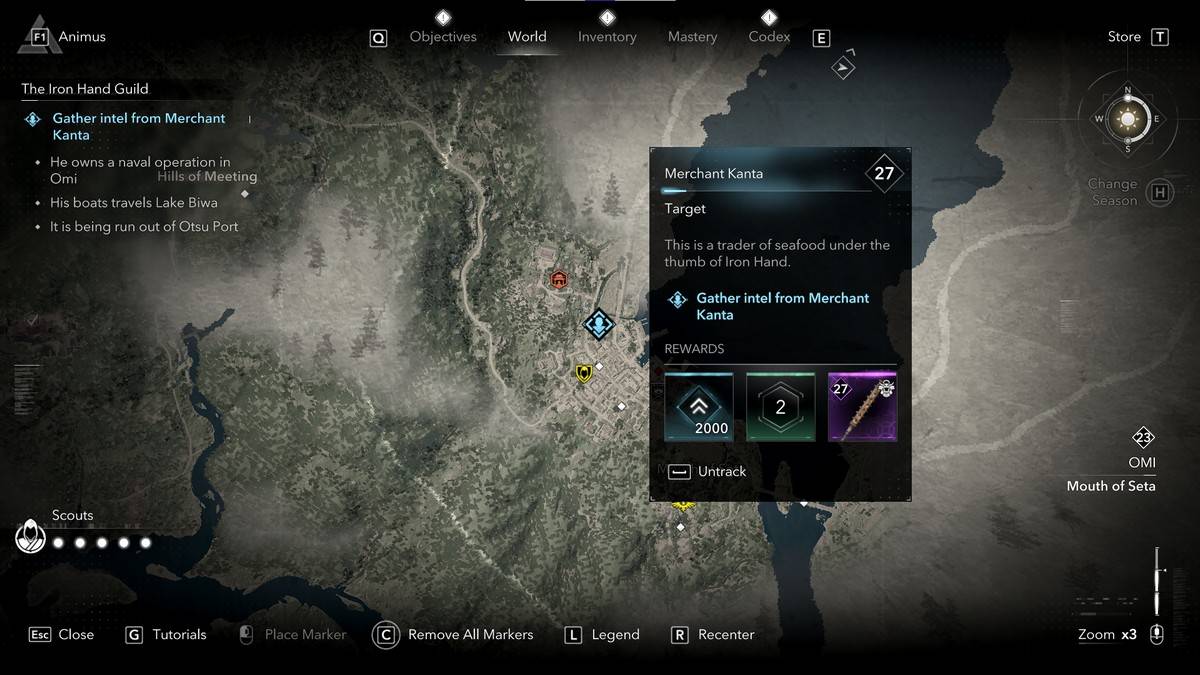
Task: Select the Gather intel from Merchant Kanta objective
Action: [139, 126]
